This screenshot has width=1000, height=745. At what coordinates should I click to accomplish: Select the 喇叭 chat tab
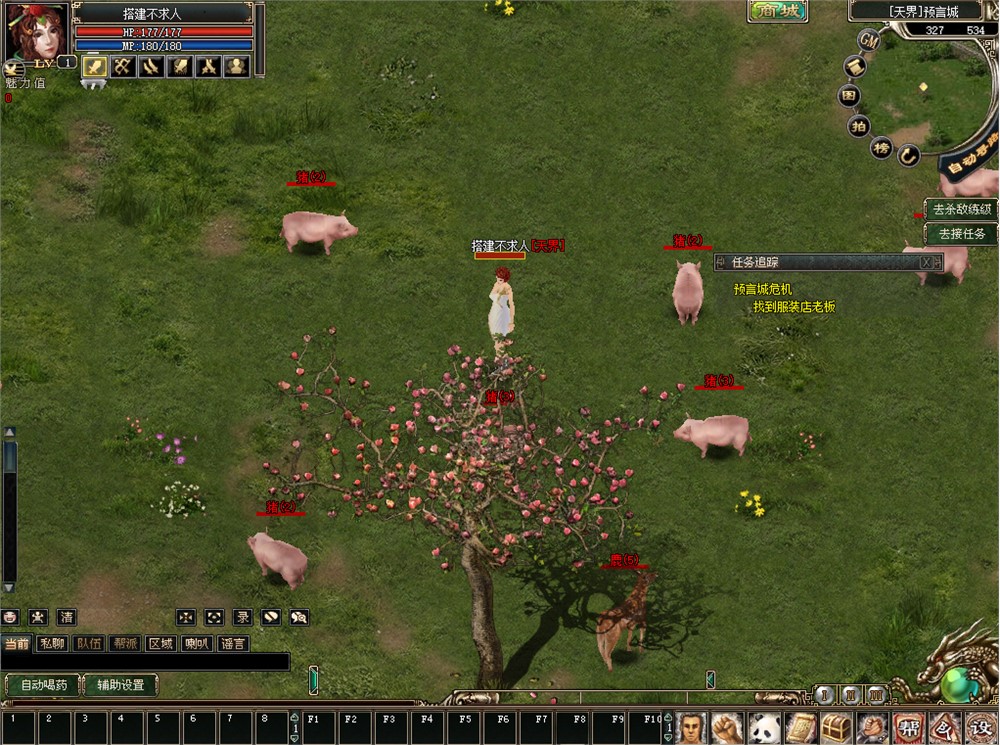197,644
